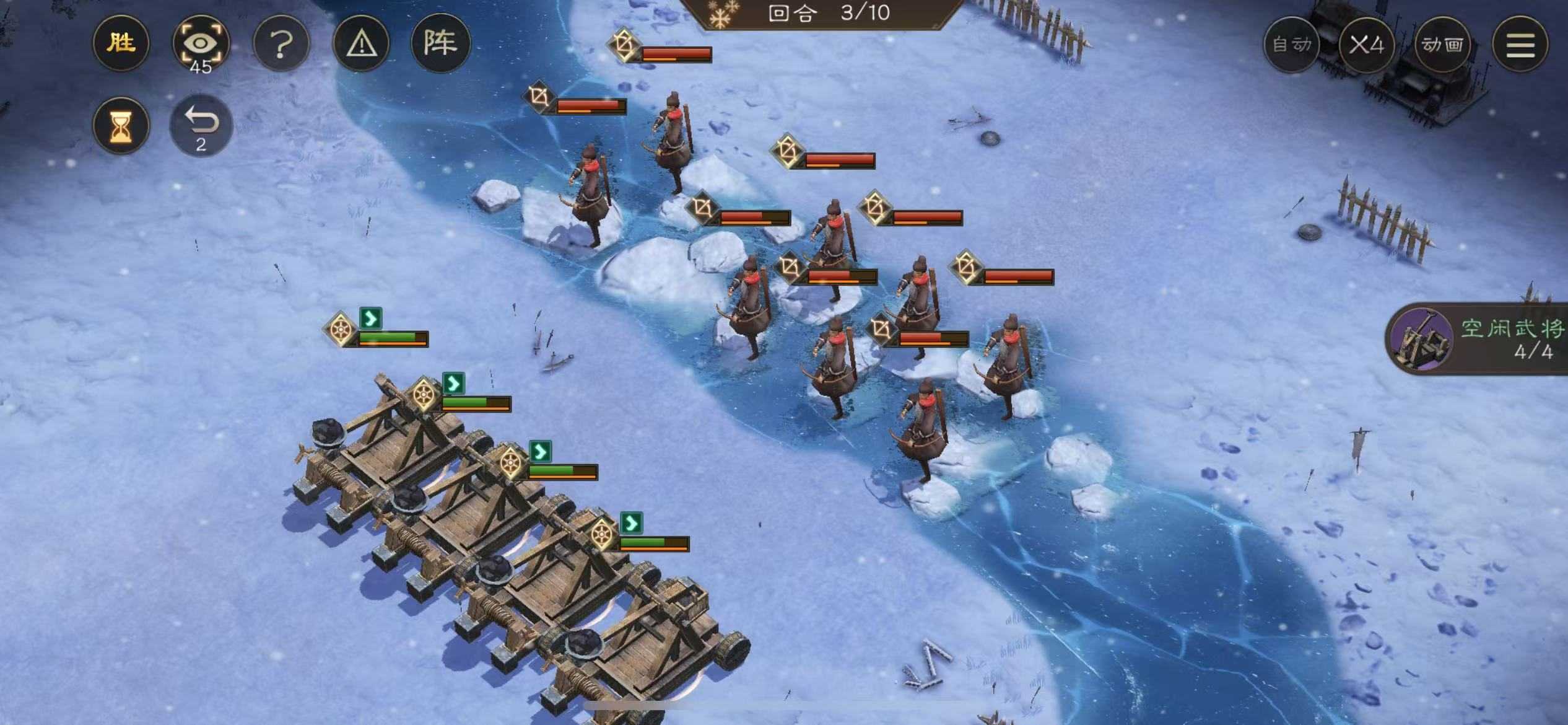1568x725 pixels.
Task: Open the 胜 victory conditions panel
Action: pos(121,42)
